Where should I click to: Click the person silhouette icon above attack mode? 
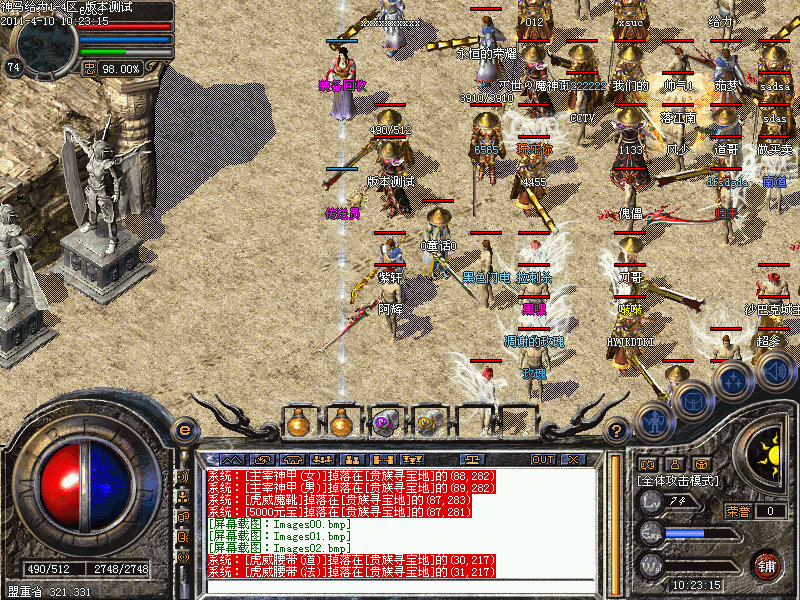click(x=676, y=463)
